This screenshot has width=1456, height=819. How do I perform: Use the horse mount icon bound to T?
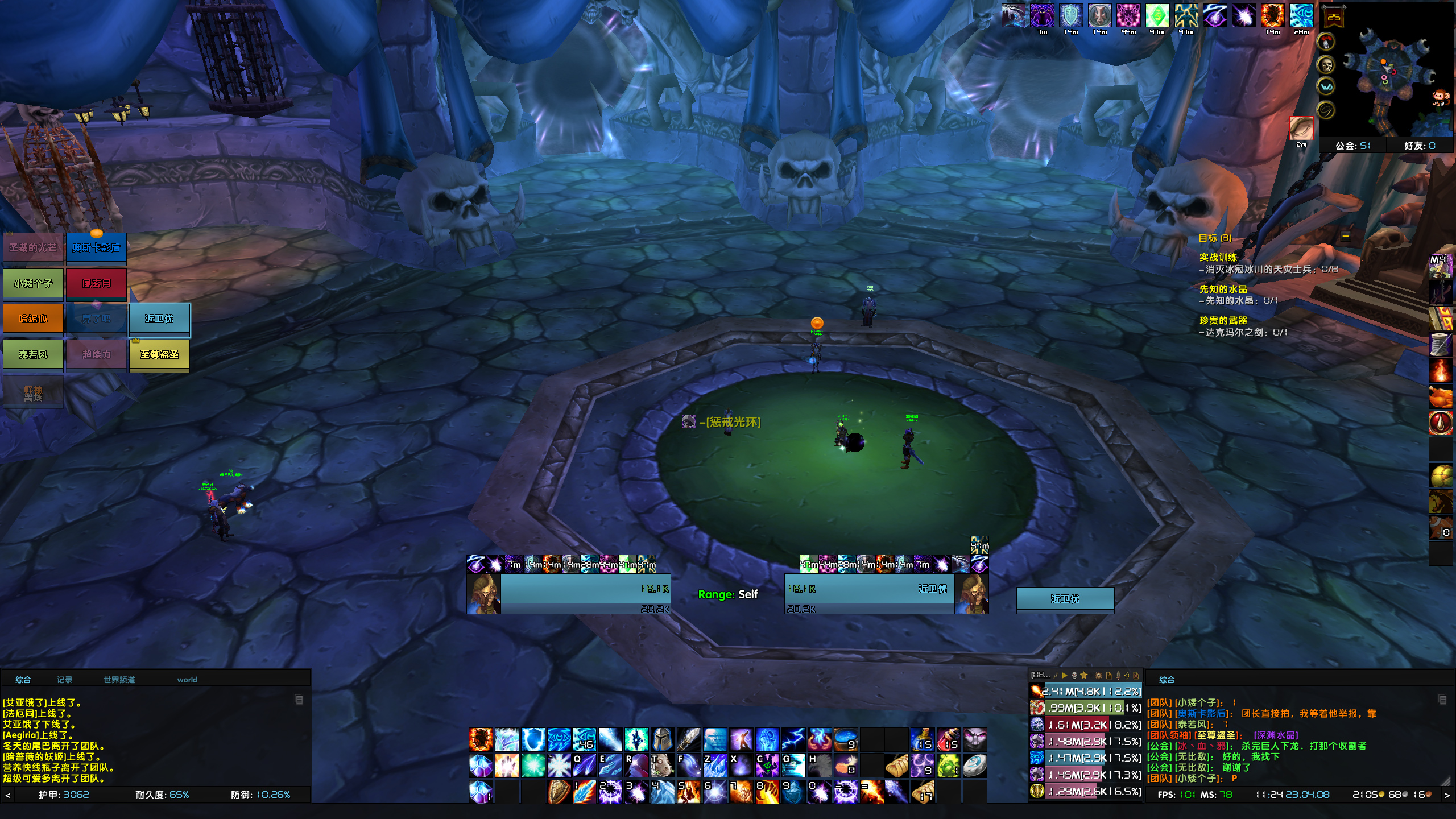(662, 766)
